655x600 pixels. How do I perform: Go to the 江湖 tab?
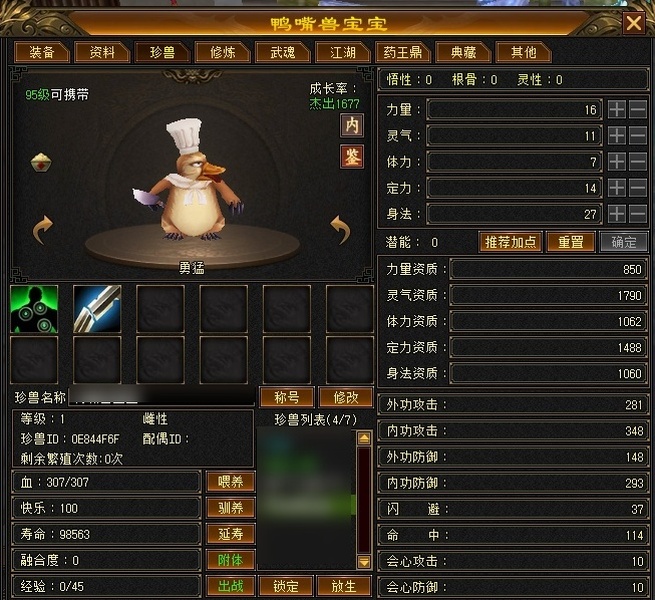coord(335,52)
